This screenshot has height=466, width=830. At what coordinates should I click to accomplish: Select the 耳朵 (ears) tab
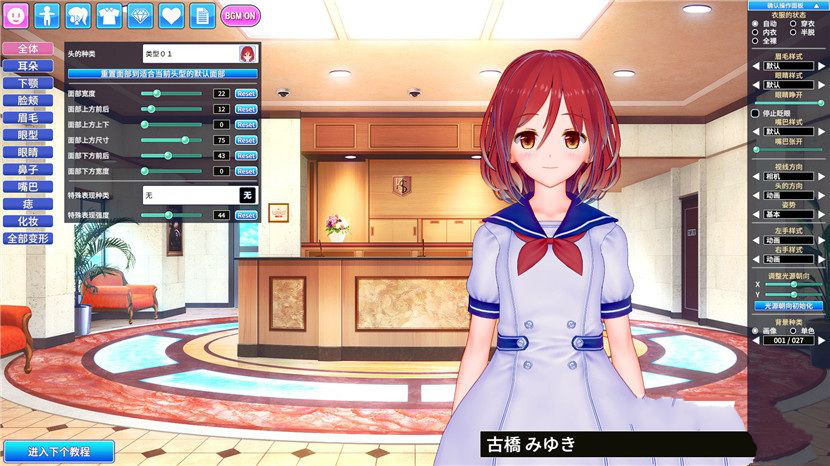click(27, 66)
